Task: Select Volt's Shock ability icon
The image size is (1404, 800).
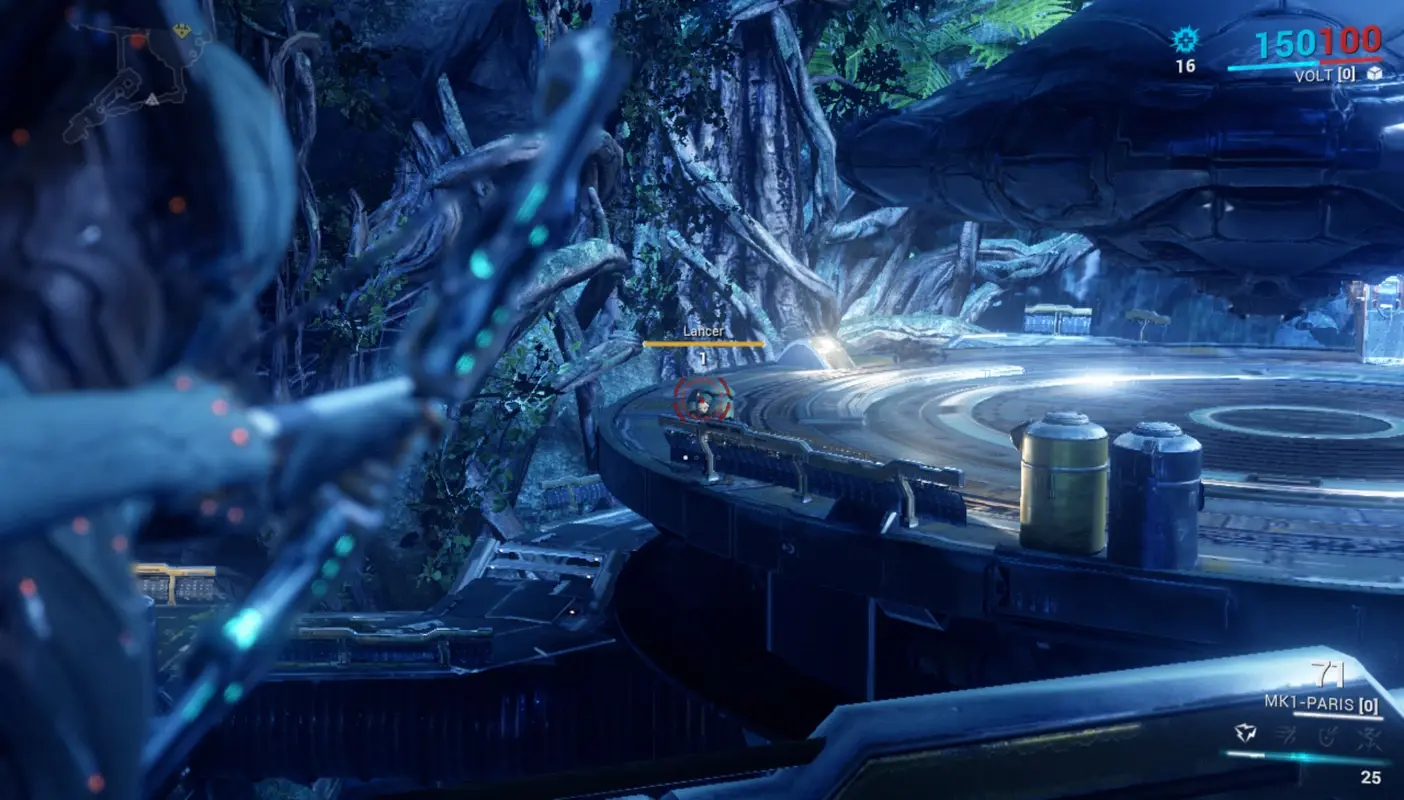Action: (1246, 732)
